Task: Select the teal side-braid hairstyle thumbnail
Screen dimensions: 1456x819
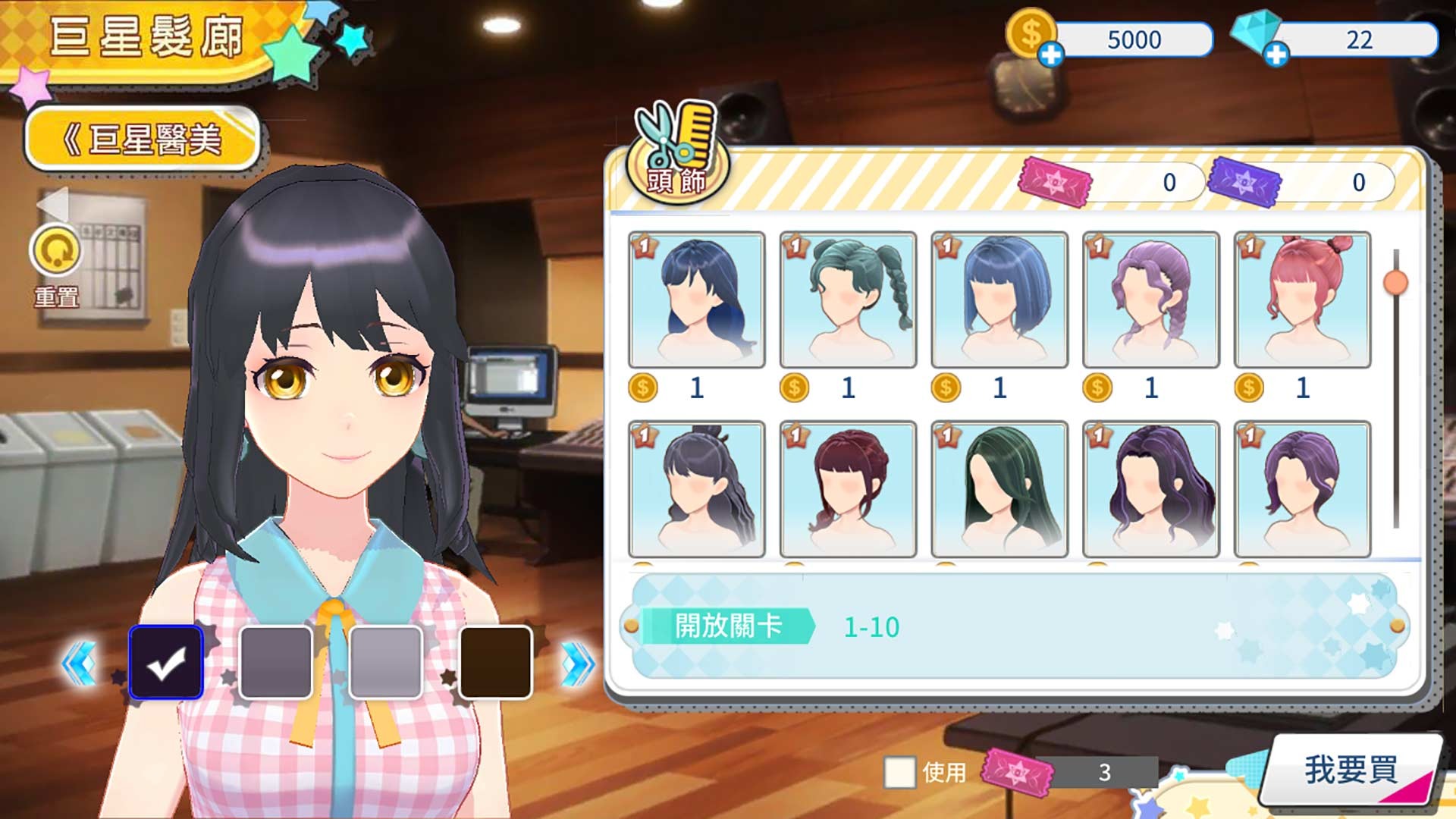Action: (x=846, y=300)
